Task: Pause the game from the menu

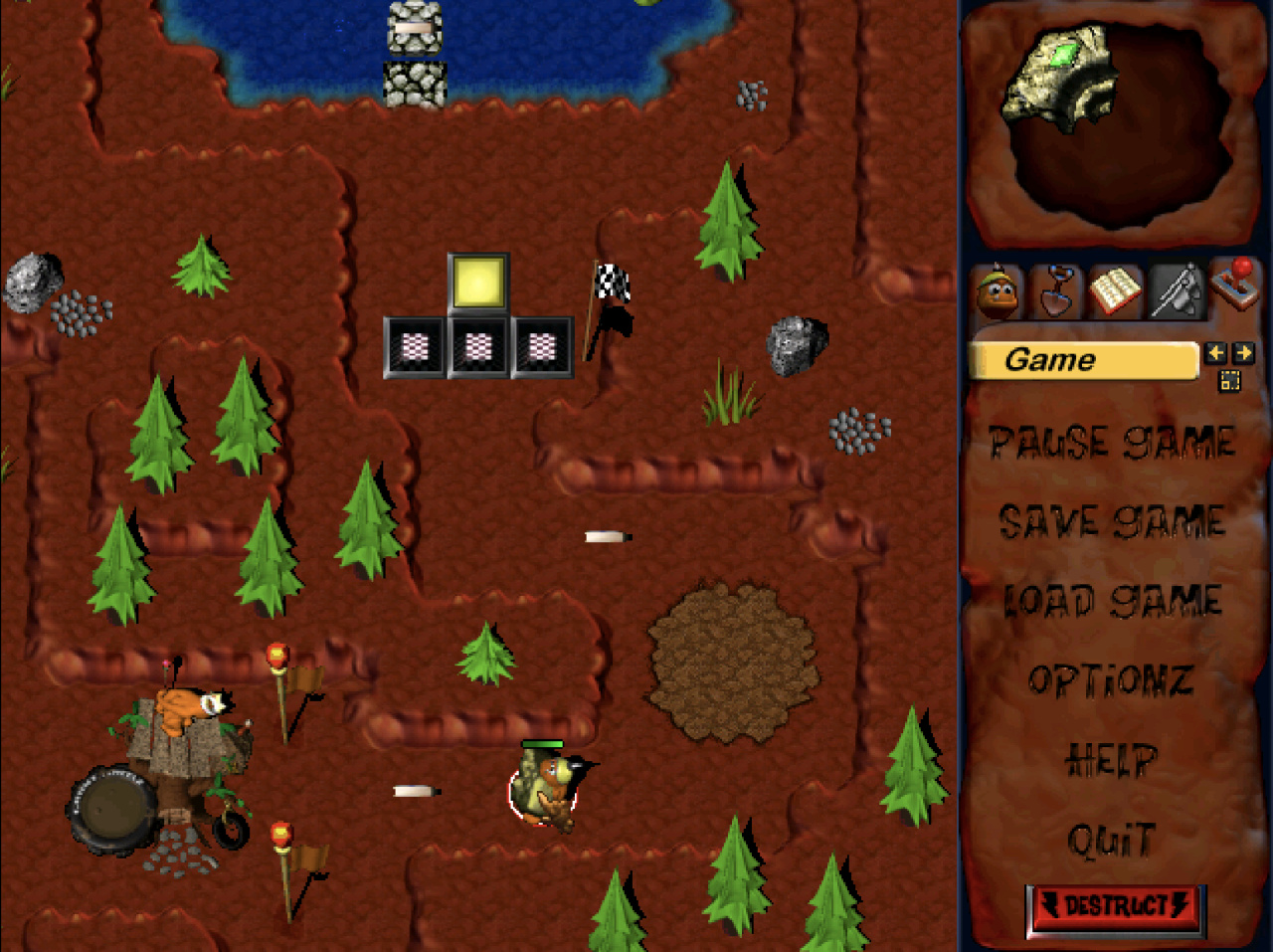Action: (x=1112, y=443)
